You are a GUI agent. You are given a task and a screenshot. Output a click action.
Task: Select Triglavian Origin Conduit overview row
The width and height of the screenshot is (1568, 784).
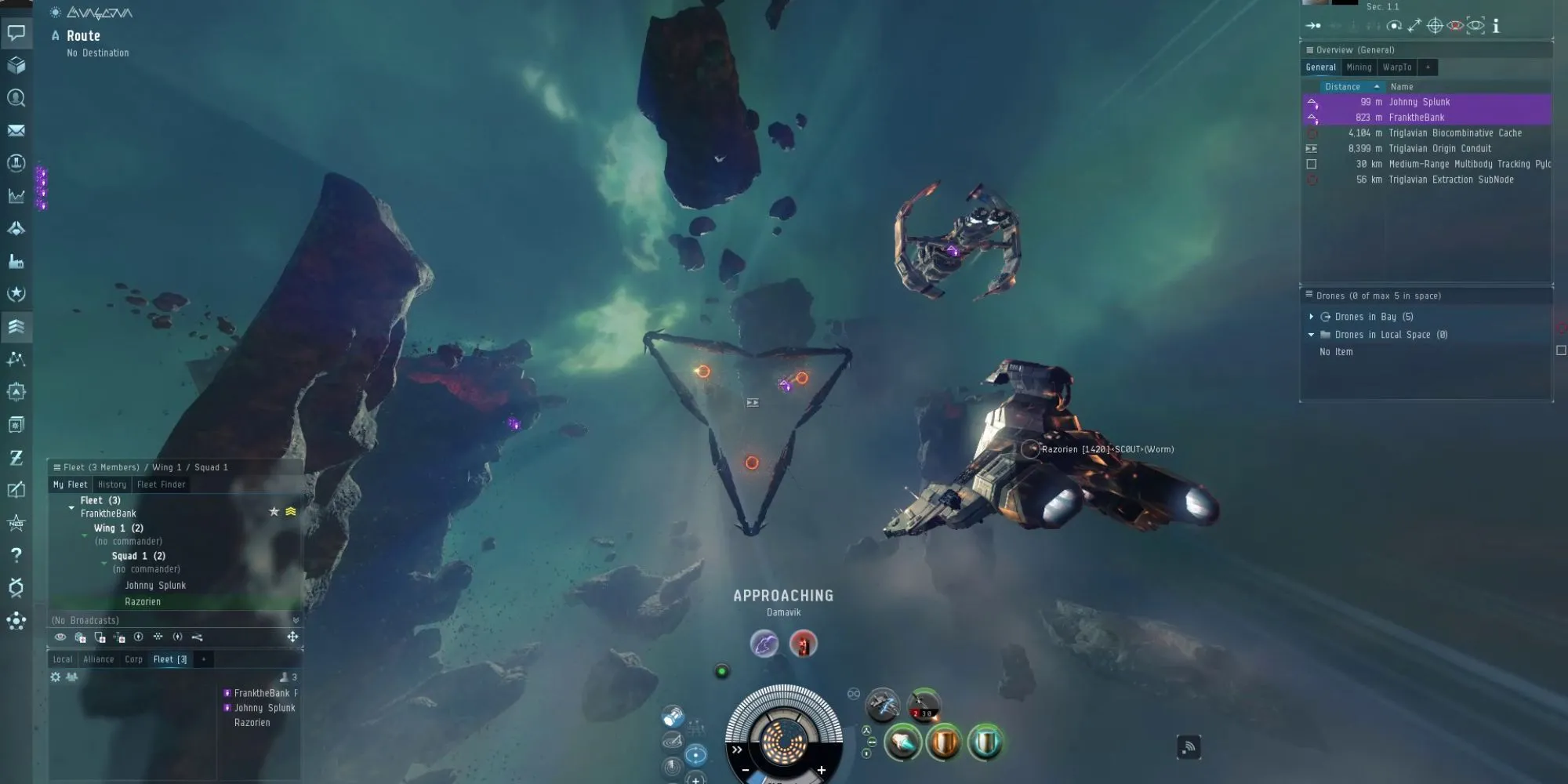point(1439,148)
